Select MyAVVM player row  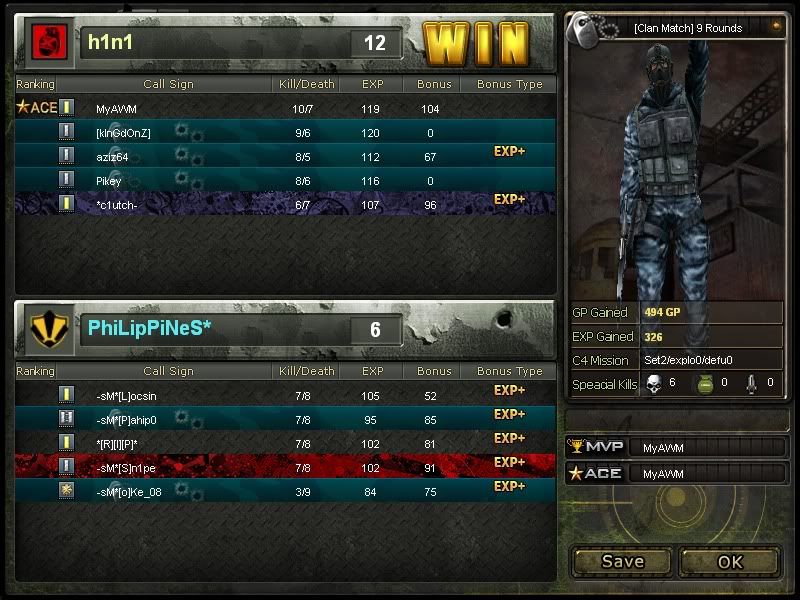pyautogui.click(x=285, y=108)
